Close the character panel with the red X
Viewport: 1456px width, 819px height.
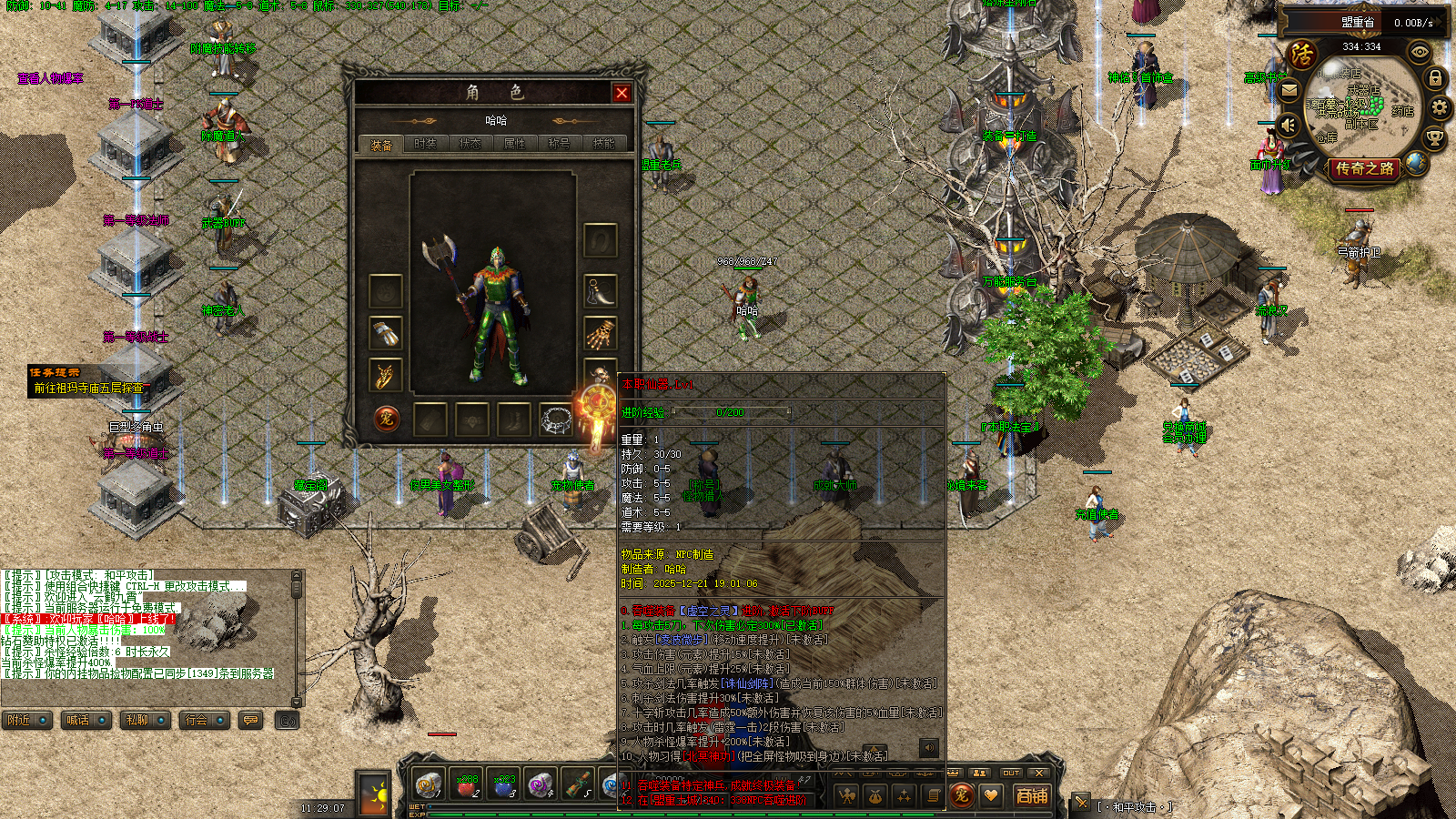point(622,93)
